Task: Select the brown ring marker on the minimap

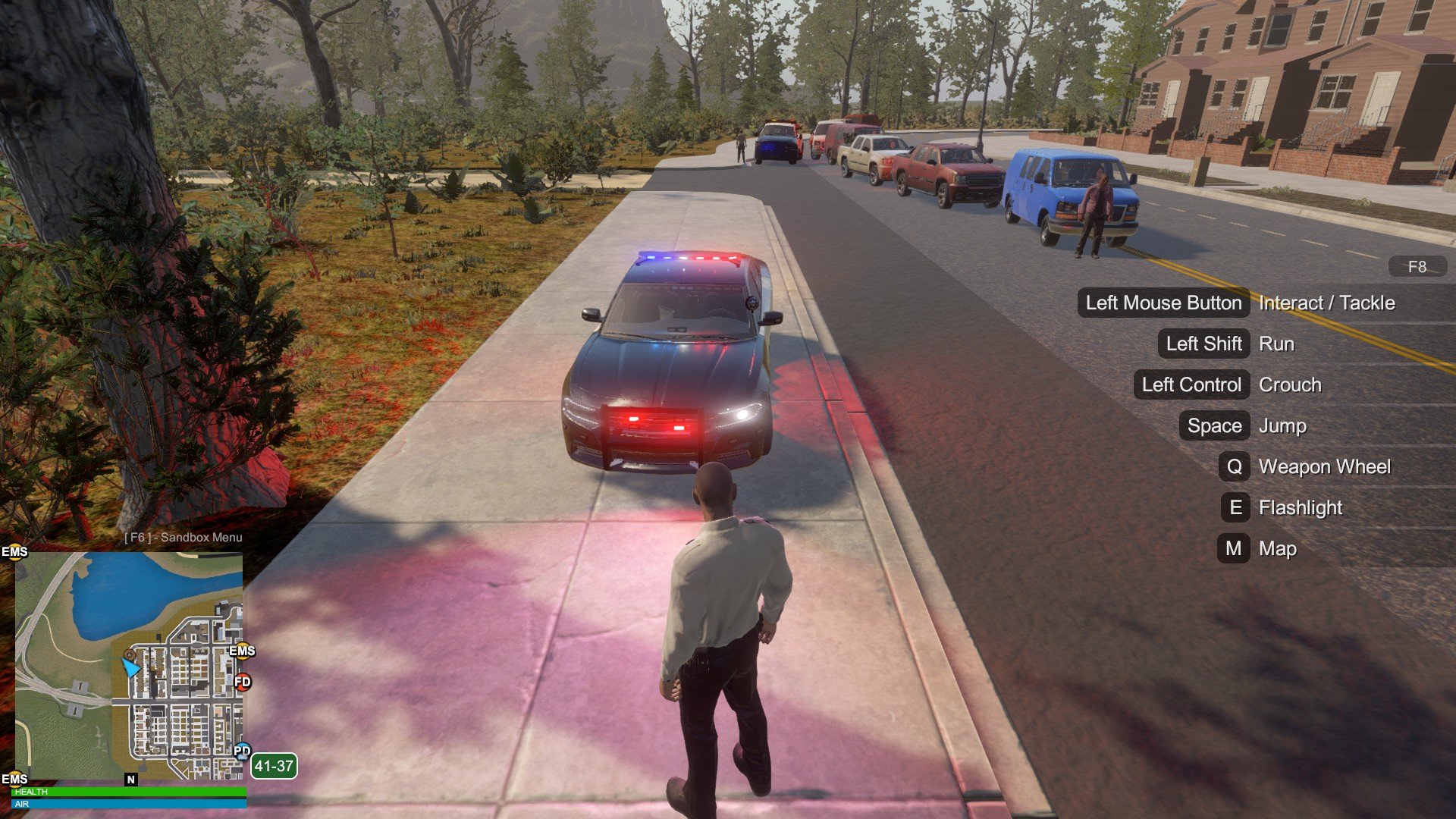Action: (130, 654)
